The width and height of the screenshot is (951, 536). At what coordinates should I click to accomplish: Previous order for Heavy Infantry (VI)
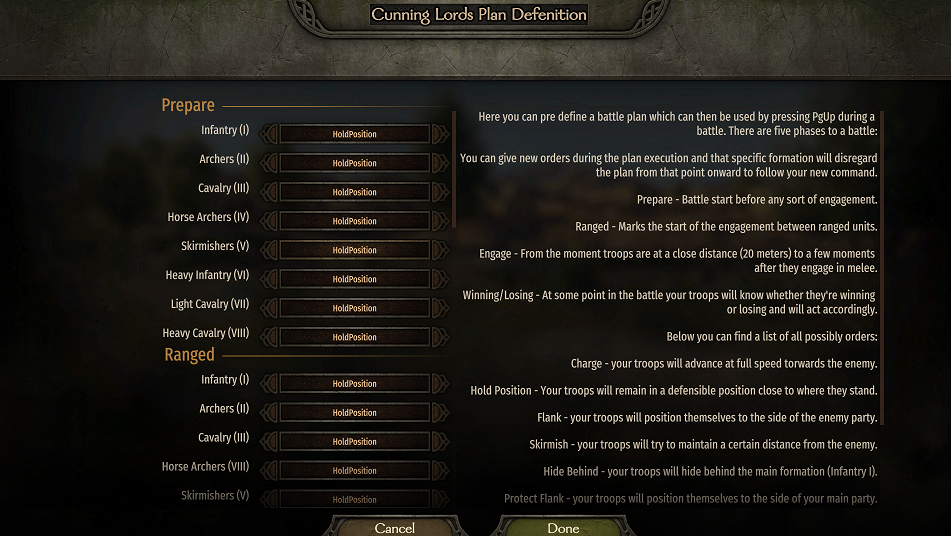[x=269, y=279]
